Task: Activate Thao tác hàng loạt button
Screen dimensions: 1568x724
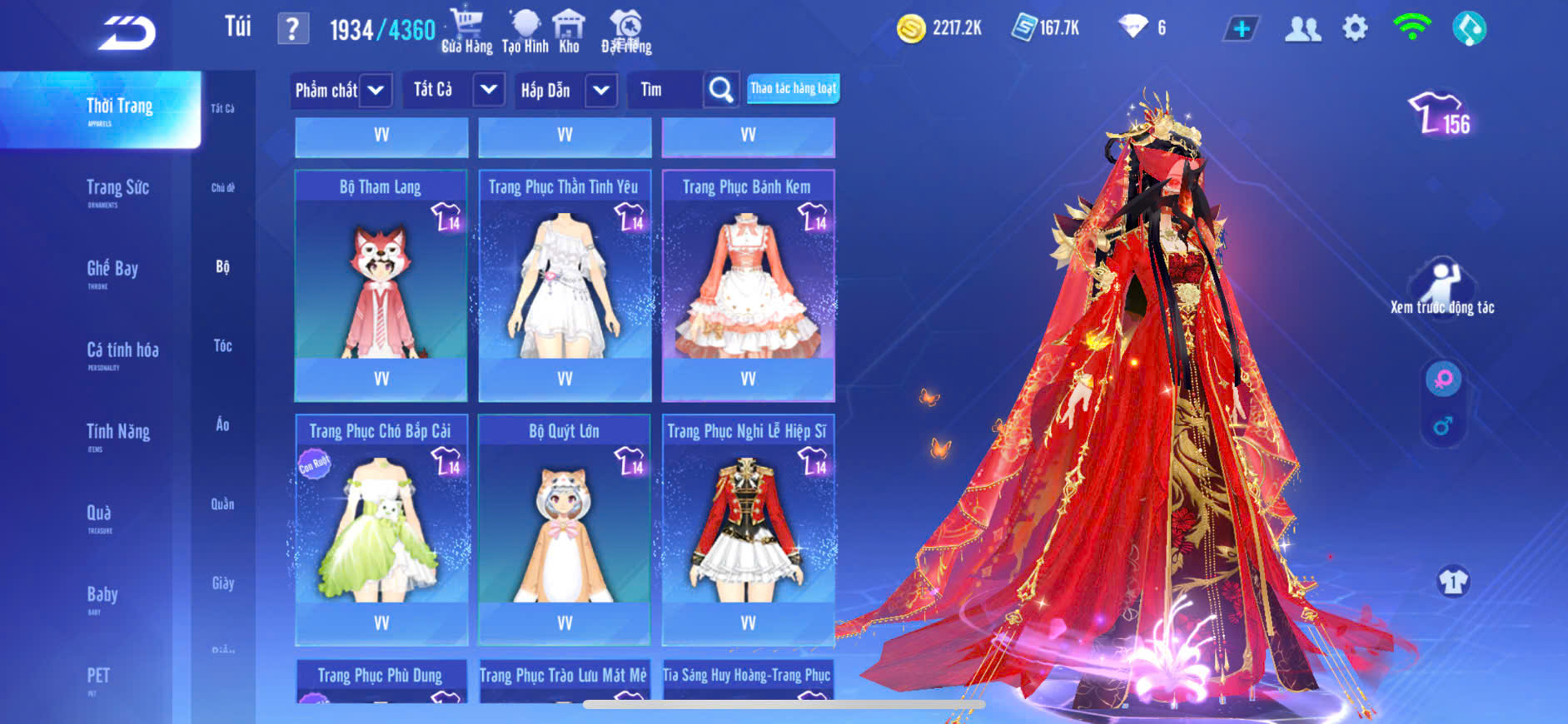Action: click(x=793, y=88)
